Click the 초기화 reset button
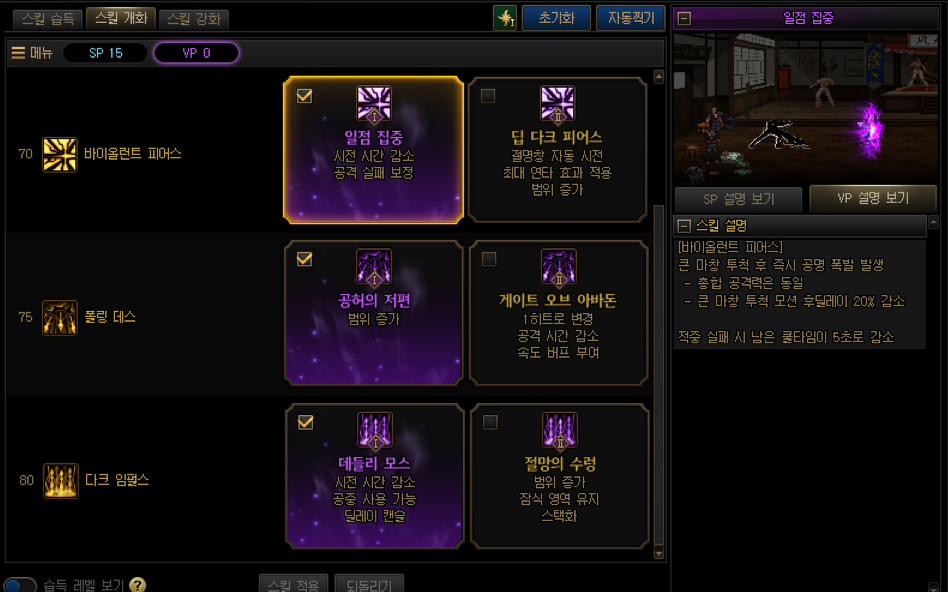This screenshot has width=948, height=592. [556, 18]
